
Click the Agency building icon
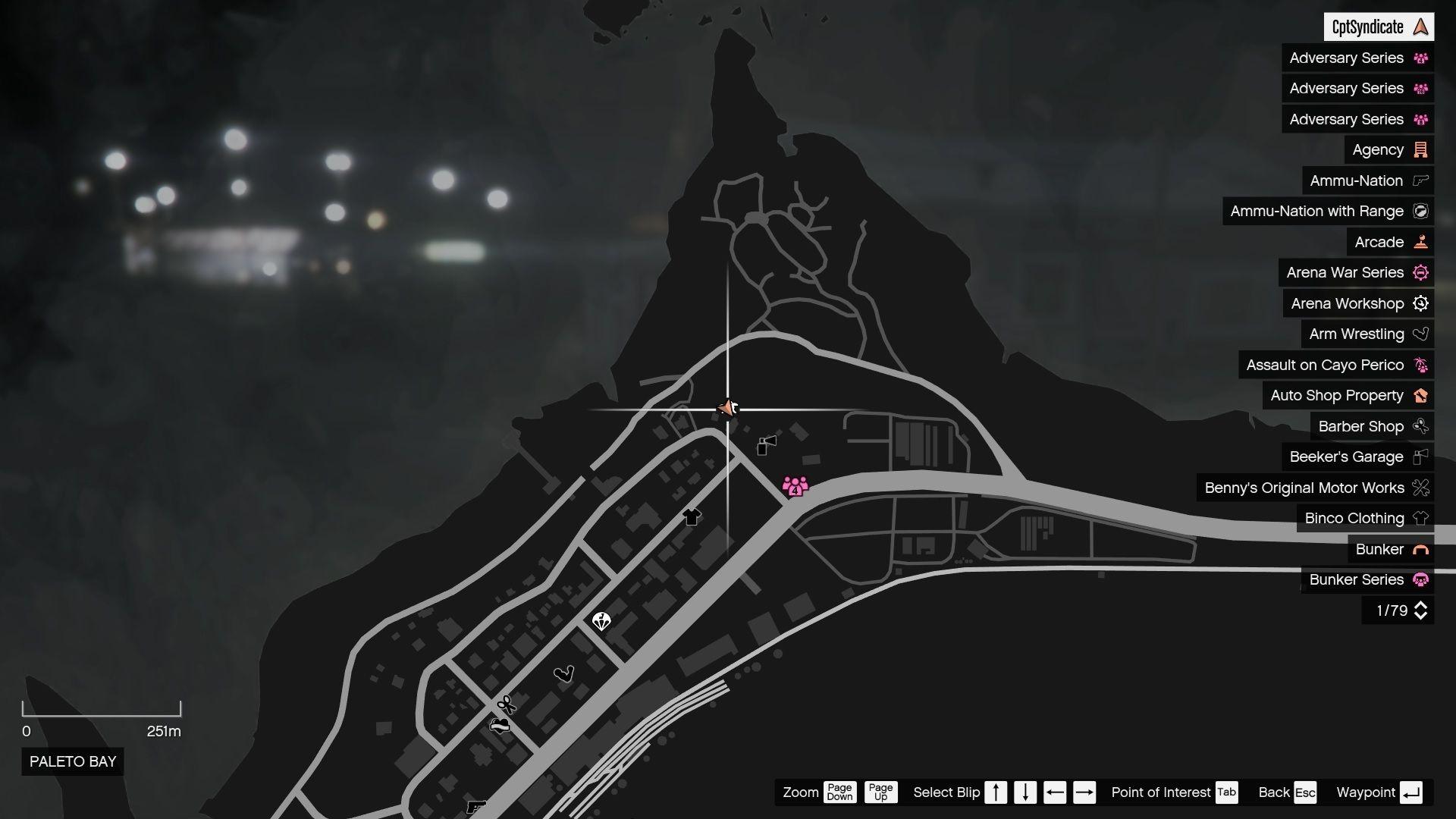click(1421, 149)
